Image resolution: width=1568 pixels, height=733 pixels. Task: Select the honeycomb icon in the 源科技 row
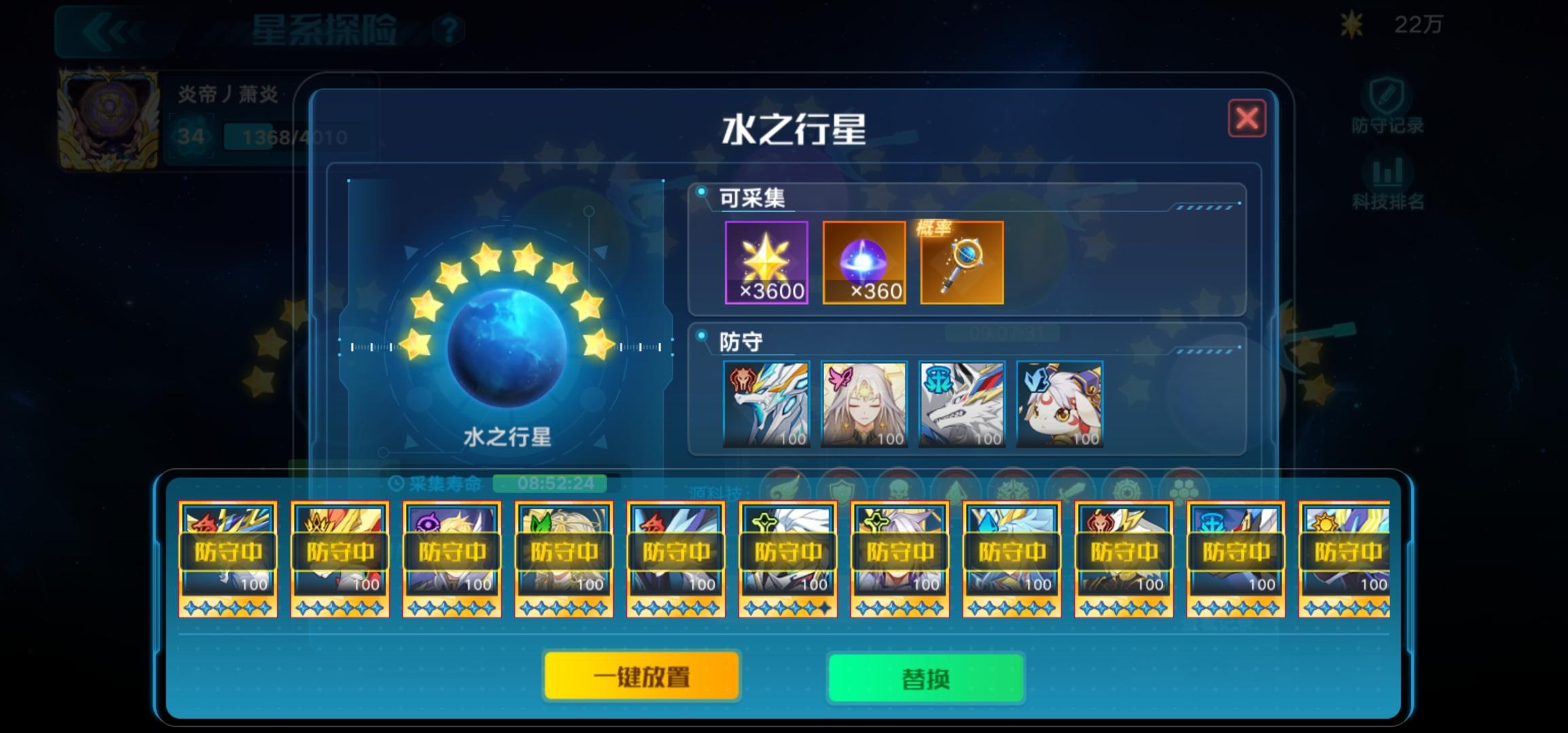pyautogui.click(x=1184, y=487)
